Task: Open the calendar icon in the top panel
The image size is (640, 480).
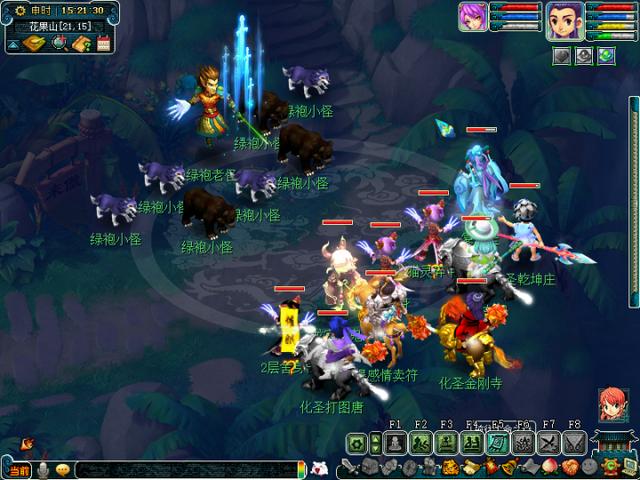Action: click(103, 43)
